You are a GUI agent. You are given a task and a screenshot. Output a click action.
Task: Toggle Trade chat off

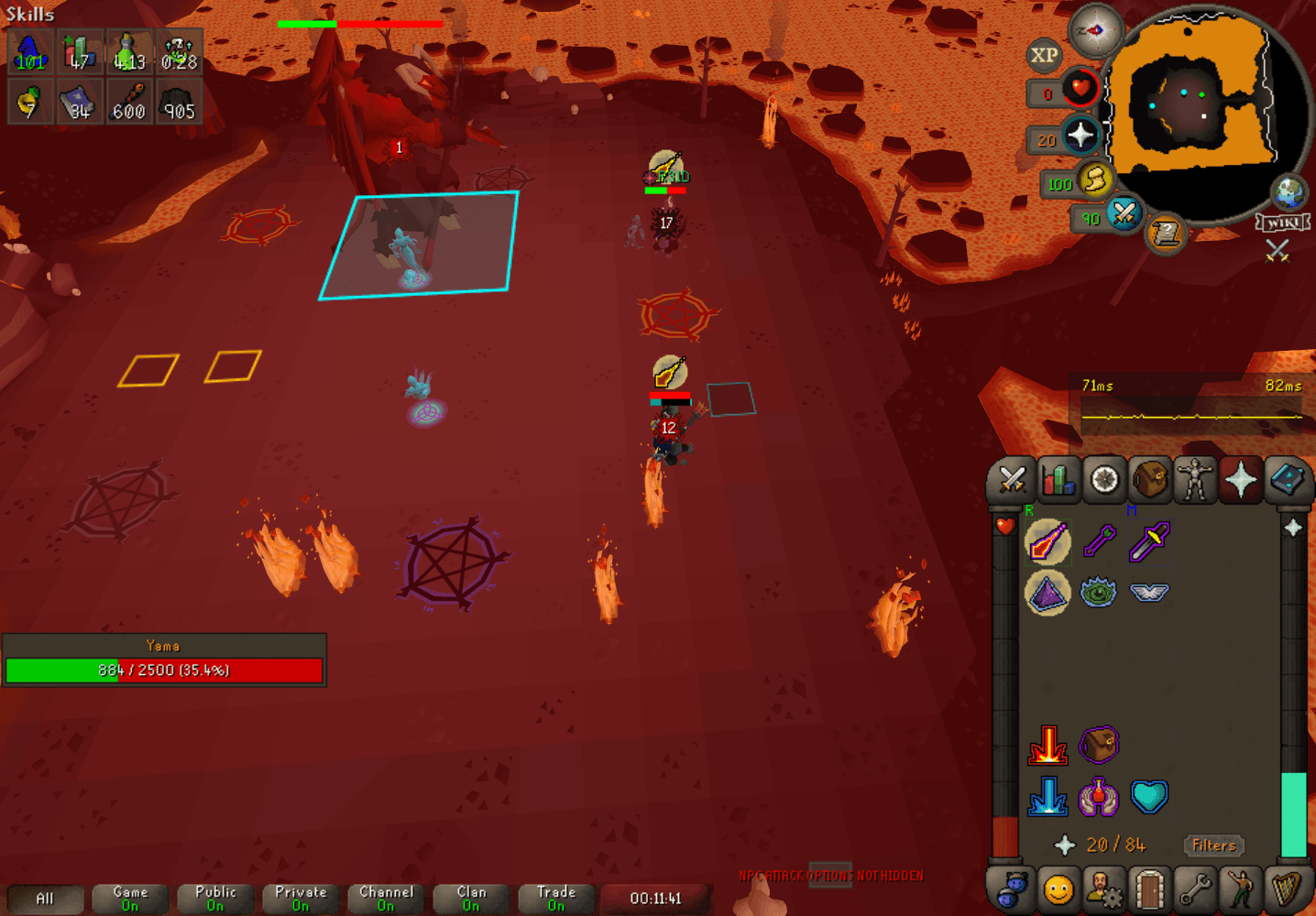point(555,896)
